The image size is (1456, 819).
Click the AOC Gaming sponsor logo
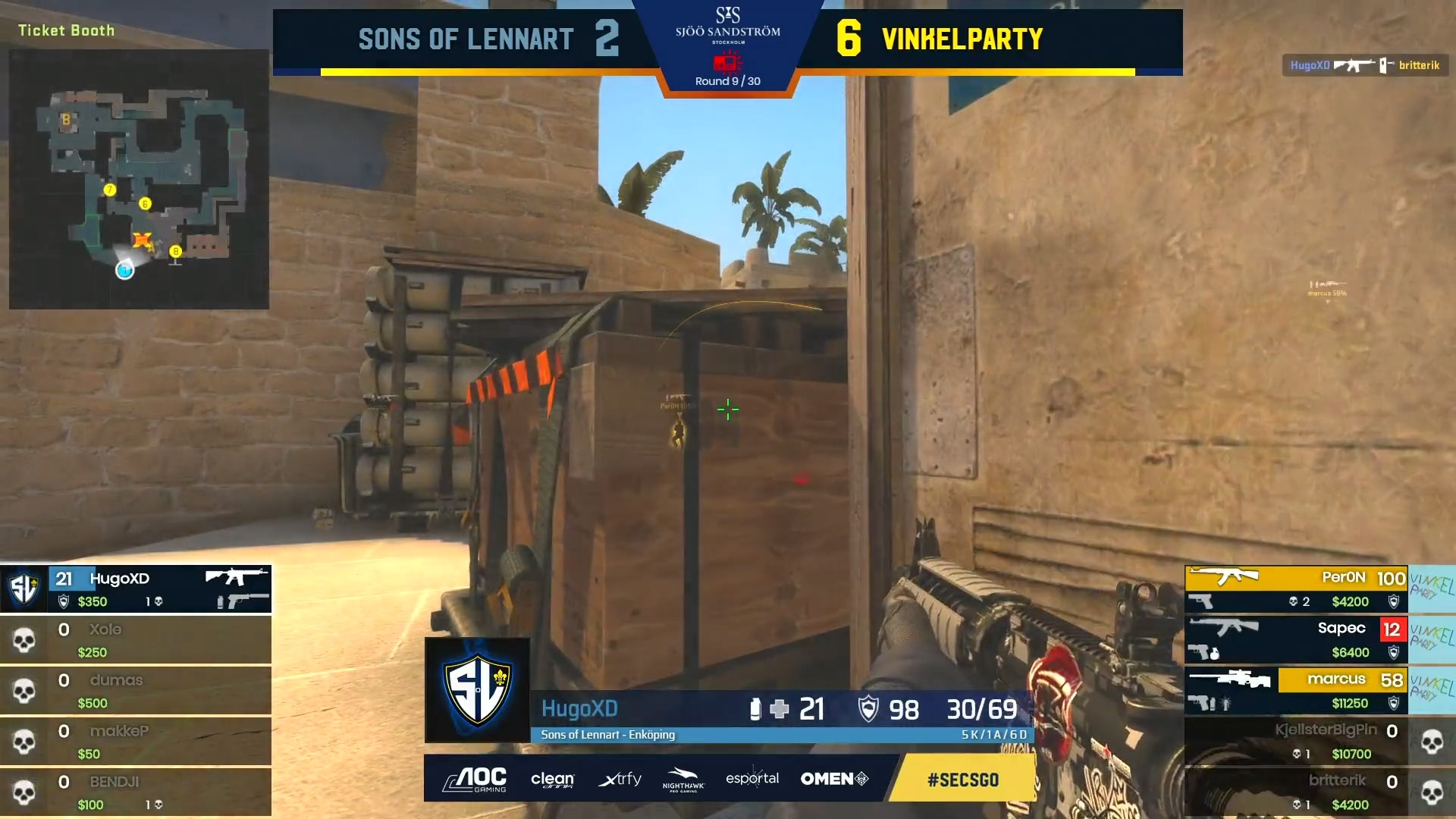(x=475, y=779)
